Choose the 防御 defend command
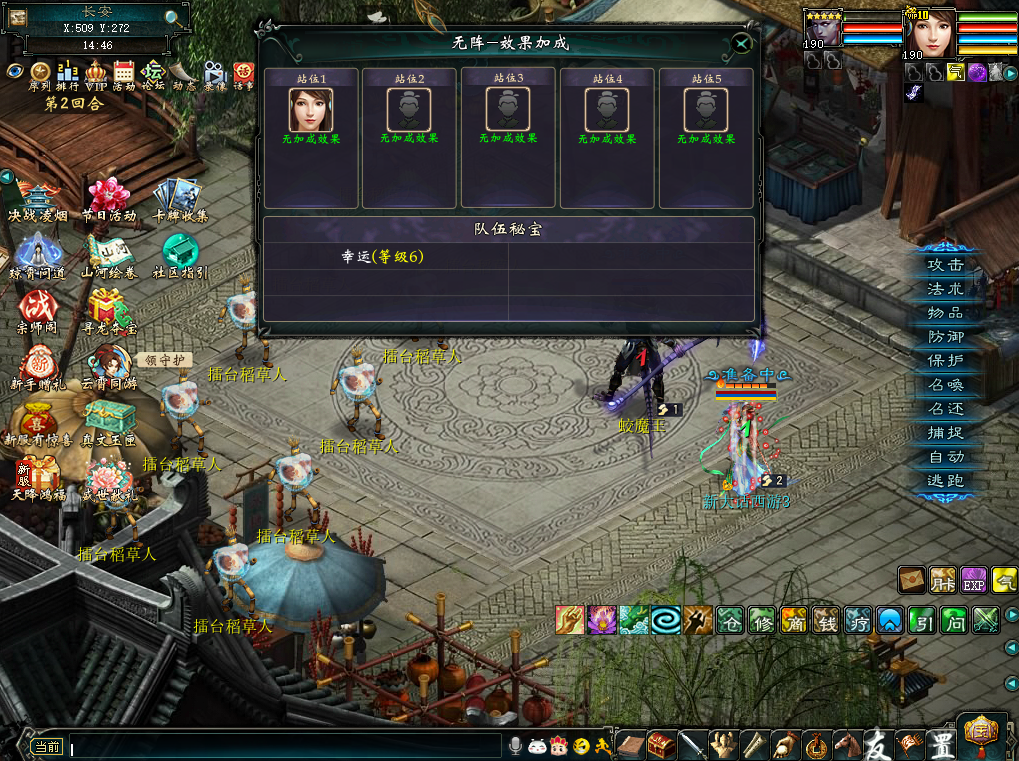1019x761 pixels. (945, 337)
